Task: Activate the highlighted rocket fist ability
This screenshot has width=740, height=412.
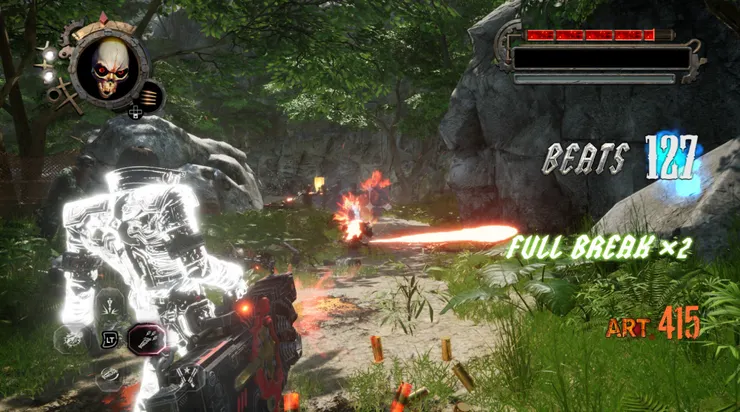Action: click(x=146, y=340)
